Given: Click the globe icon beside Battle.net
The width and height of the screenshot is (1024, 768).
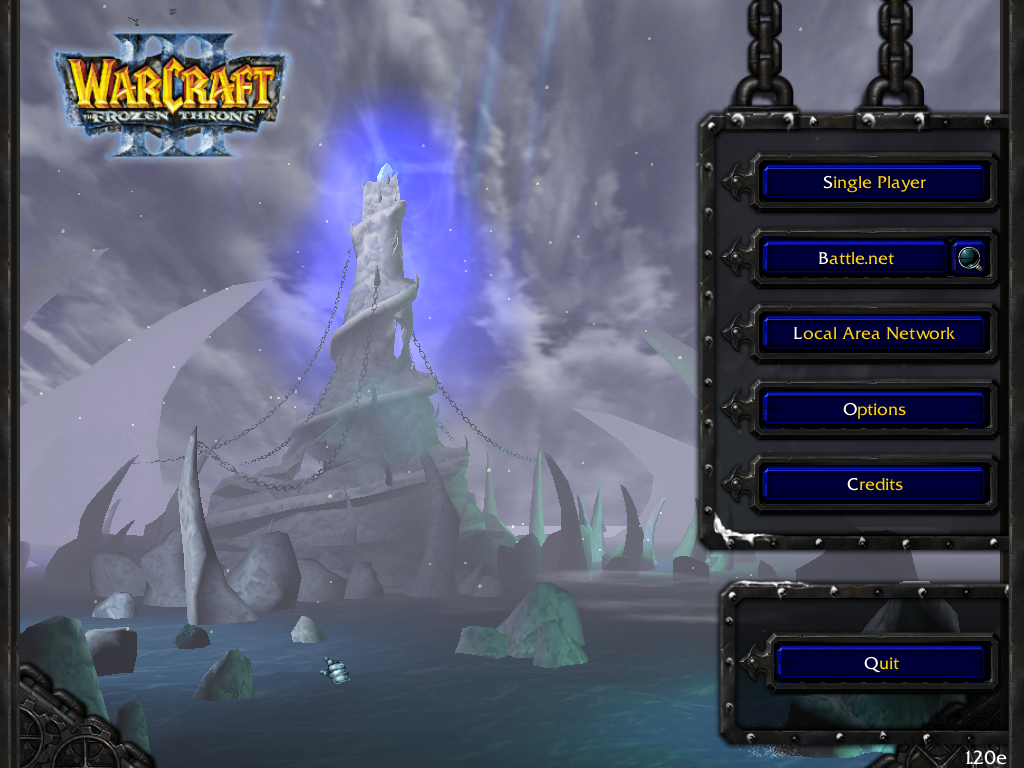Looking at the screenshot, I should tap(970, 258).
